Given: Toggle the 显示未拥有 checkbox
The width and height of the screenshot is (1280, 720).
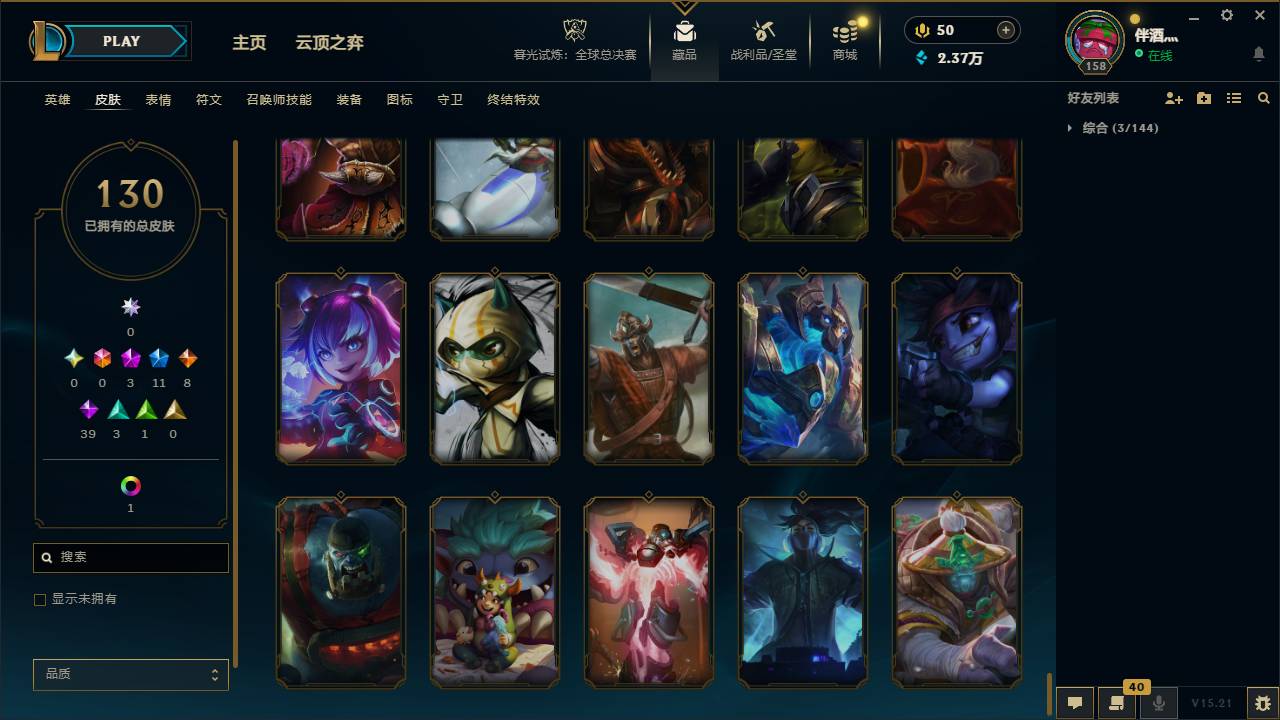Looking at the screenshot, I should pos(40,599).
